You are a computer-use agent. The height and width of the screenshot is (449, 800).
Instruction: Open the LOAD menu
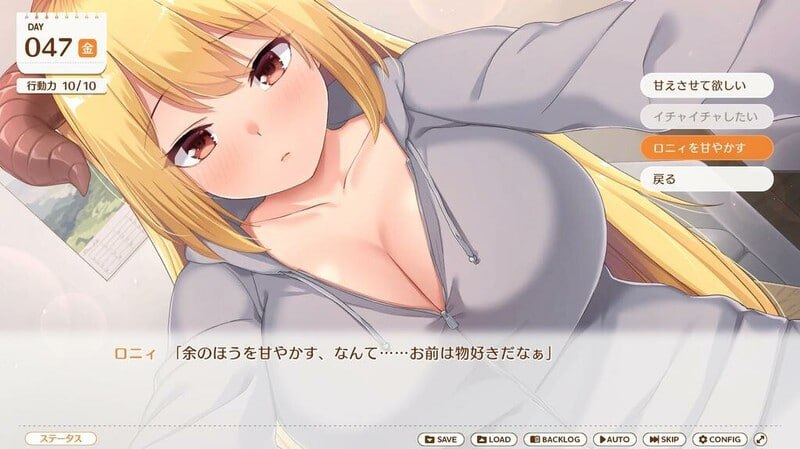[x=493, y=439]
